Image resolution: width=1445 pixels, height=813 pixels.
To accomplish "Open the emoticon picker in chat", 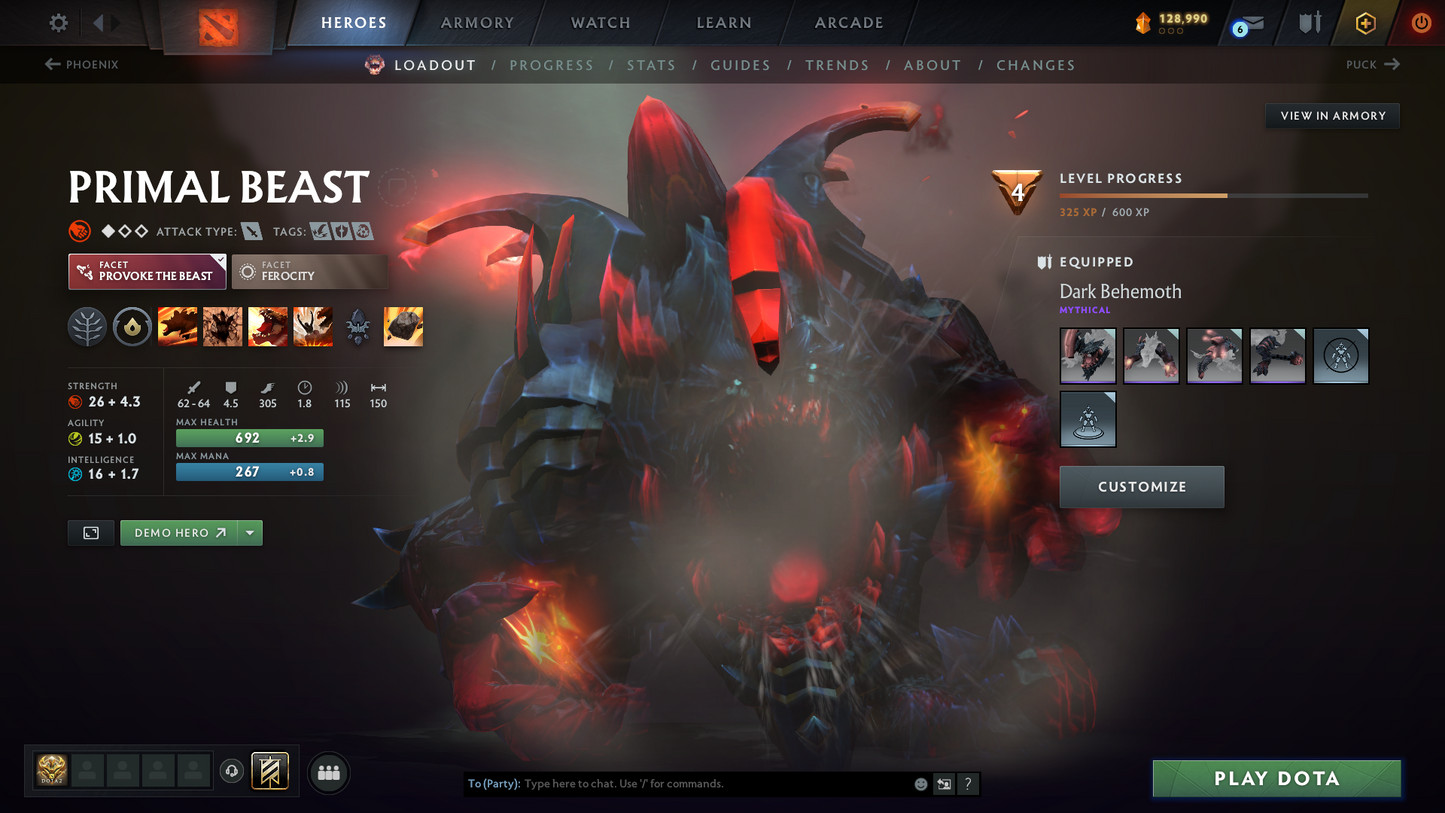I will pos(919,784).
